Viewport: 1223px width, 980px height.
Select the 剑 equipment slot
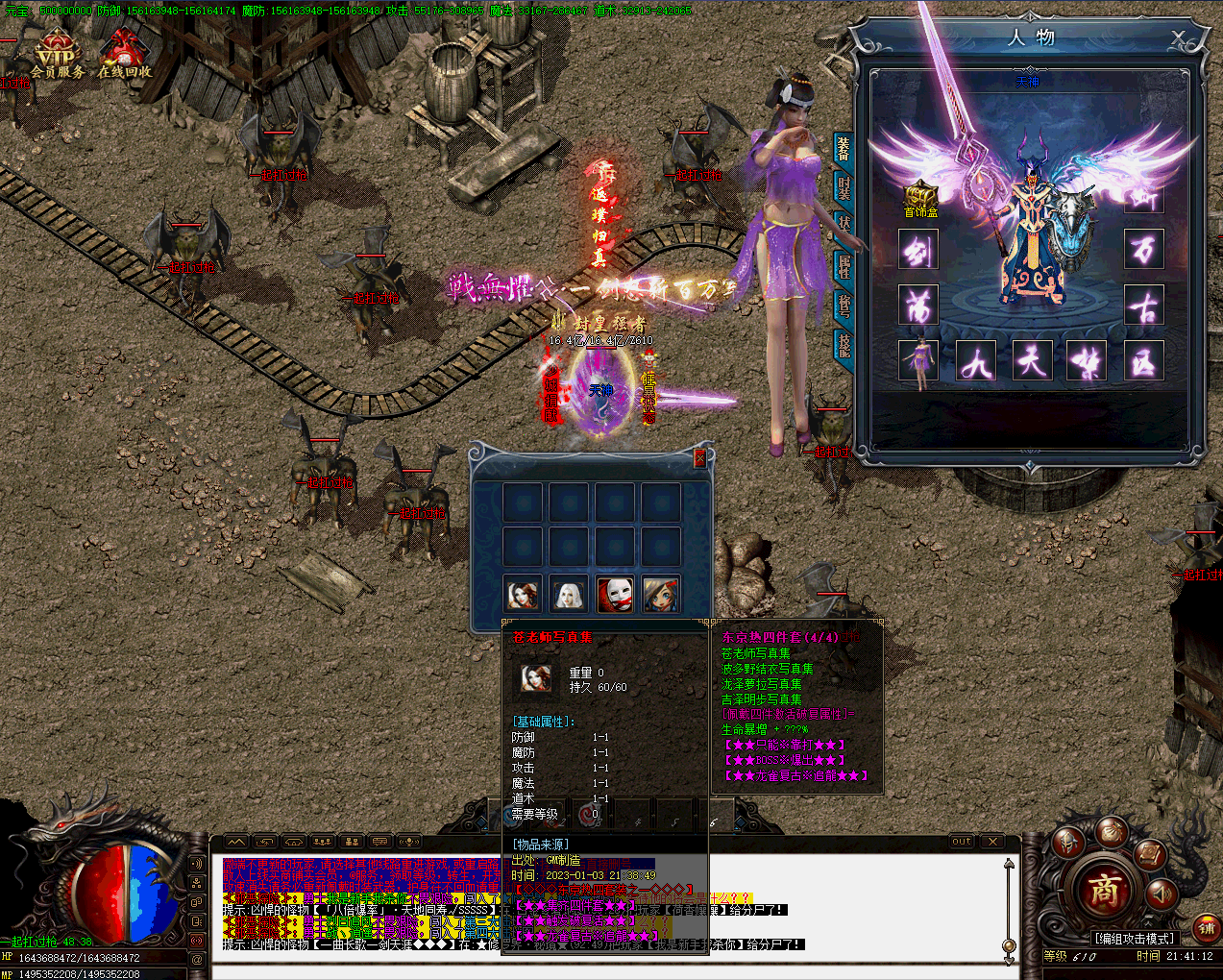(x=918, y=251)
